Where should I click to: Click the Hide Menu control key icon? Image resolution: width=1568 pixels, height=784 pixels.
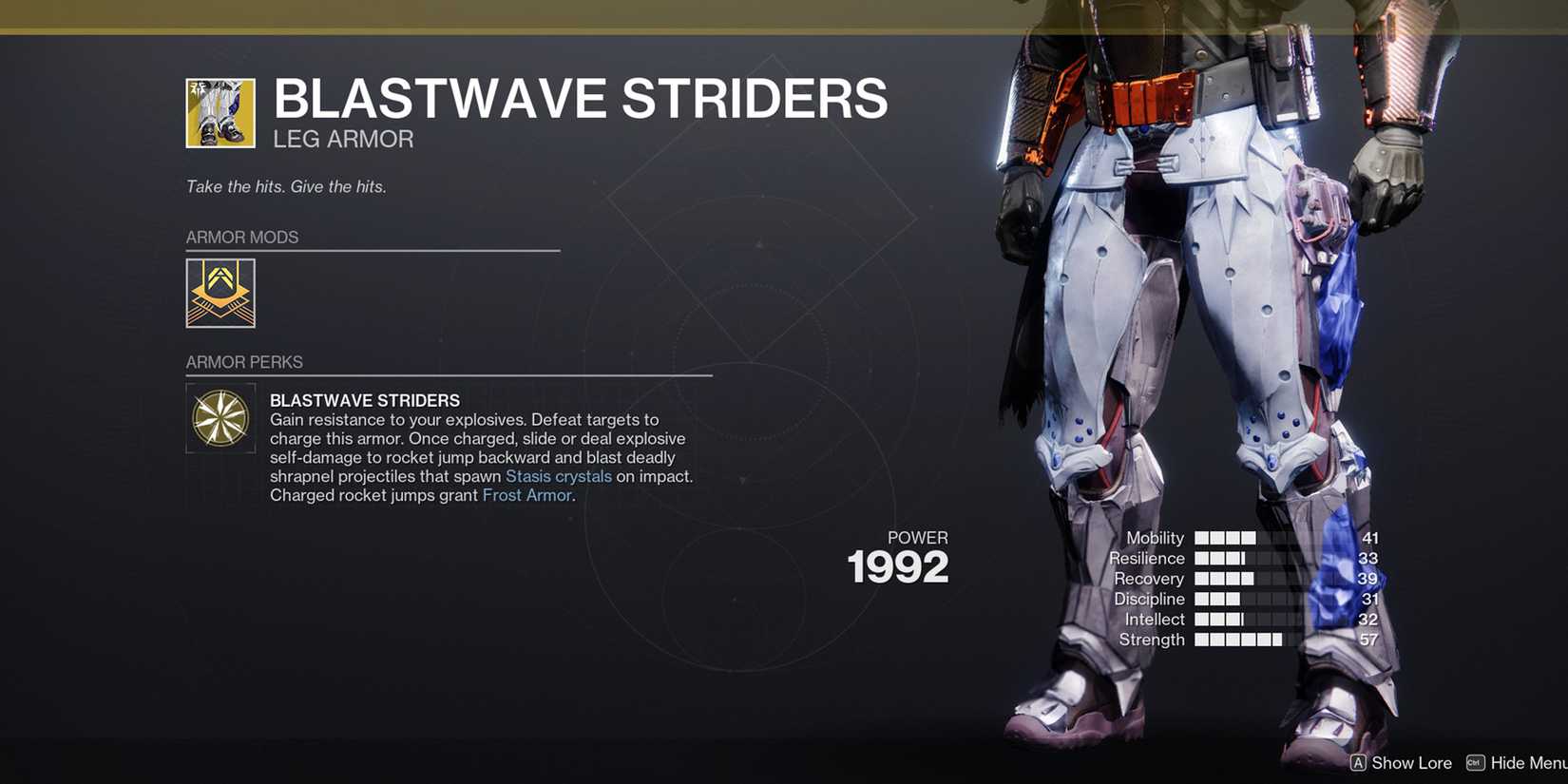(x=1475, y=763)
